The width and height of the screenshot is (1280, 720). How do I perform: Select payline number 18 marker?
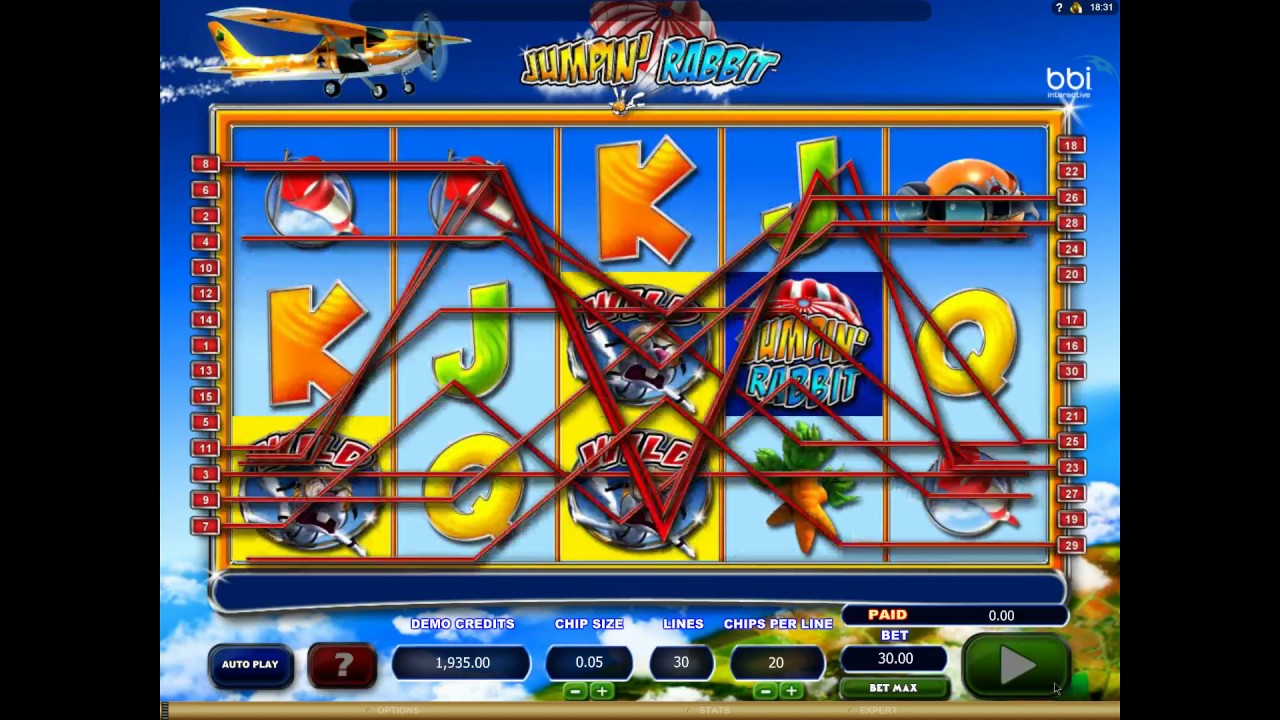pyautogui.click(x=1071, y=145)
